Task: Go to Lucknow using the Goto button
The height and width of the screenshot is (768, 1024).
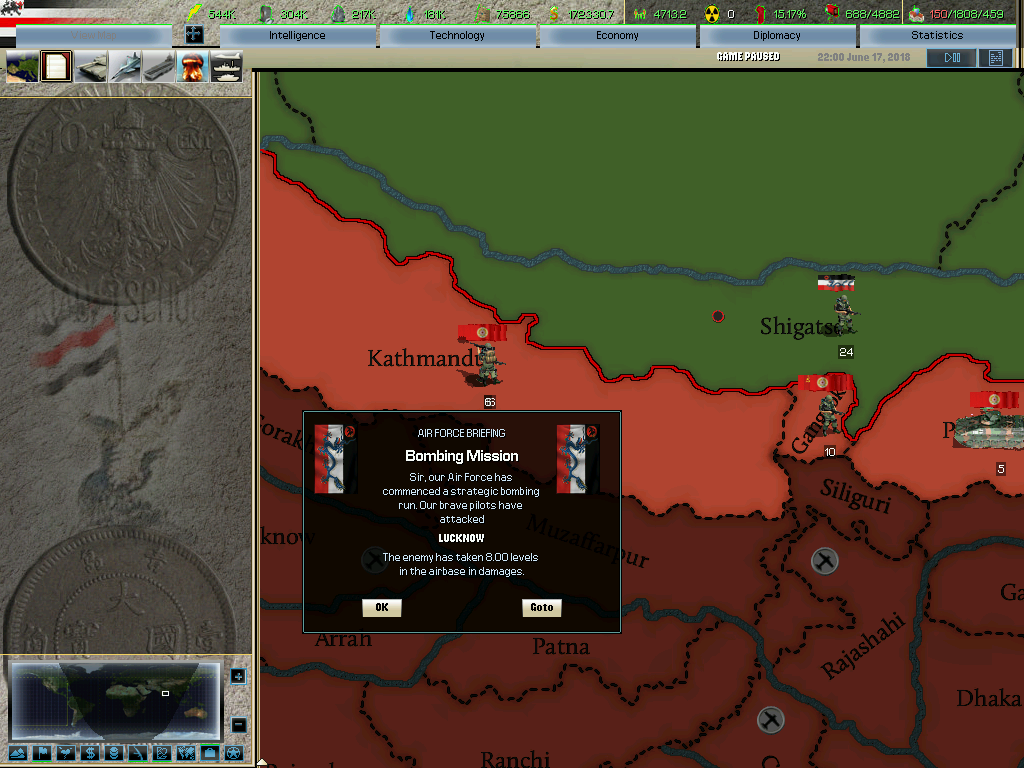Action: click(x=541, y=607)
